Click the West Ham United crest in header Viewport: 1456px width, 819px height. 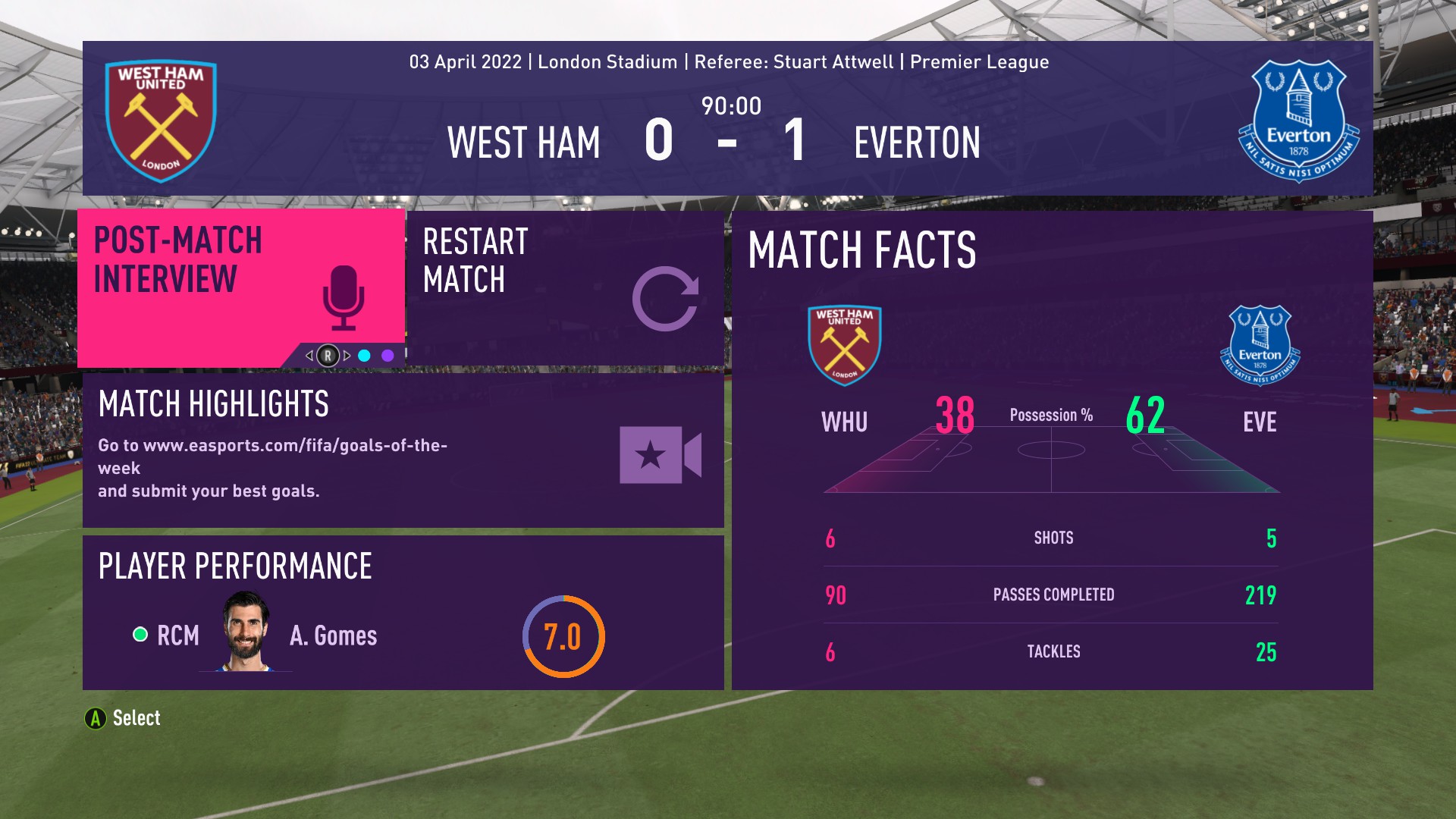pos(160,118)
